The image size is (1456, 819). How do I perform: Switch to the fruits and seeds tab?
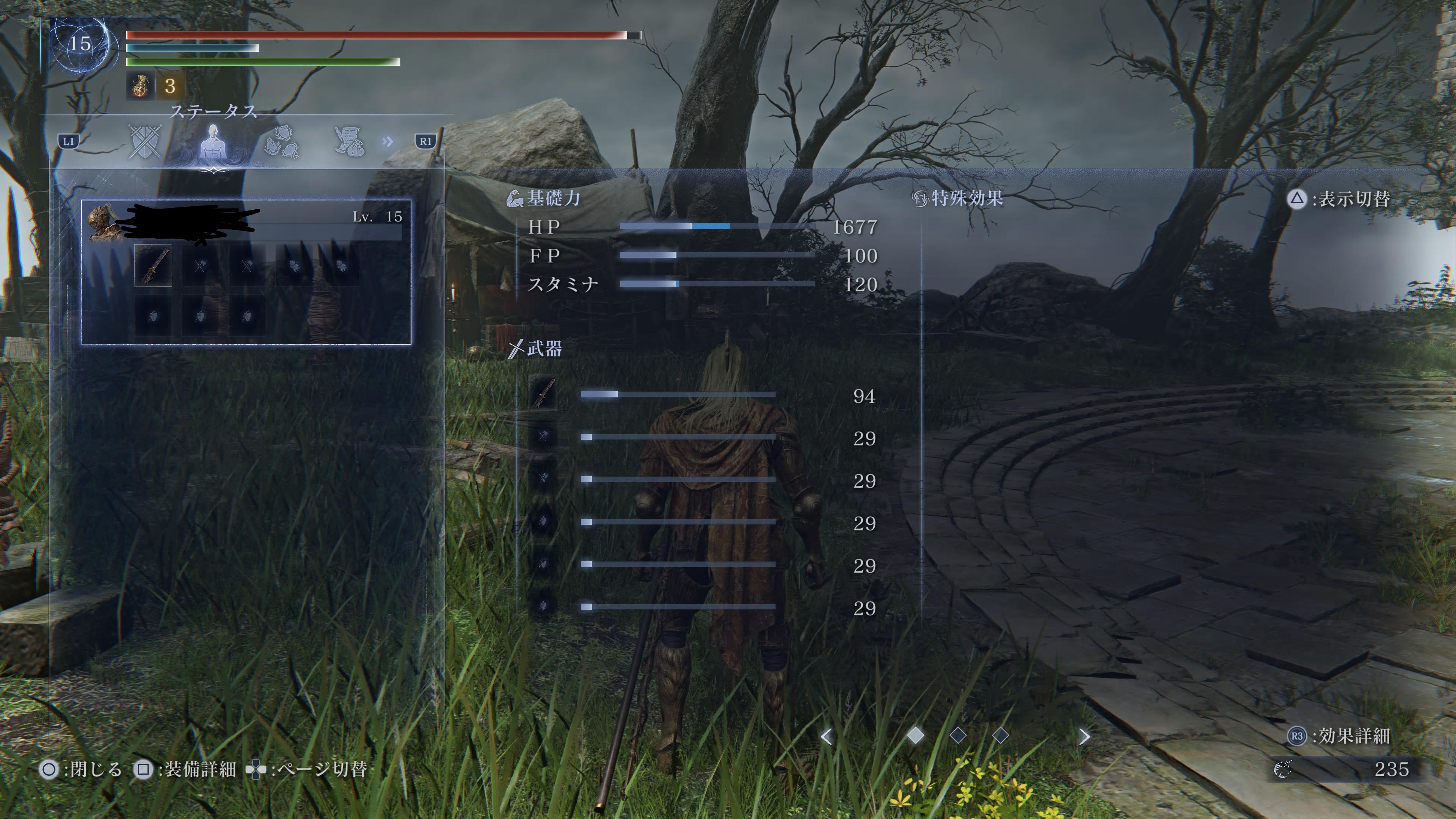tap(281, 143)
